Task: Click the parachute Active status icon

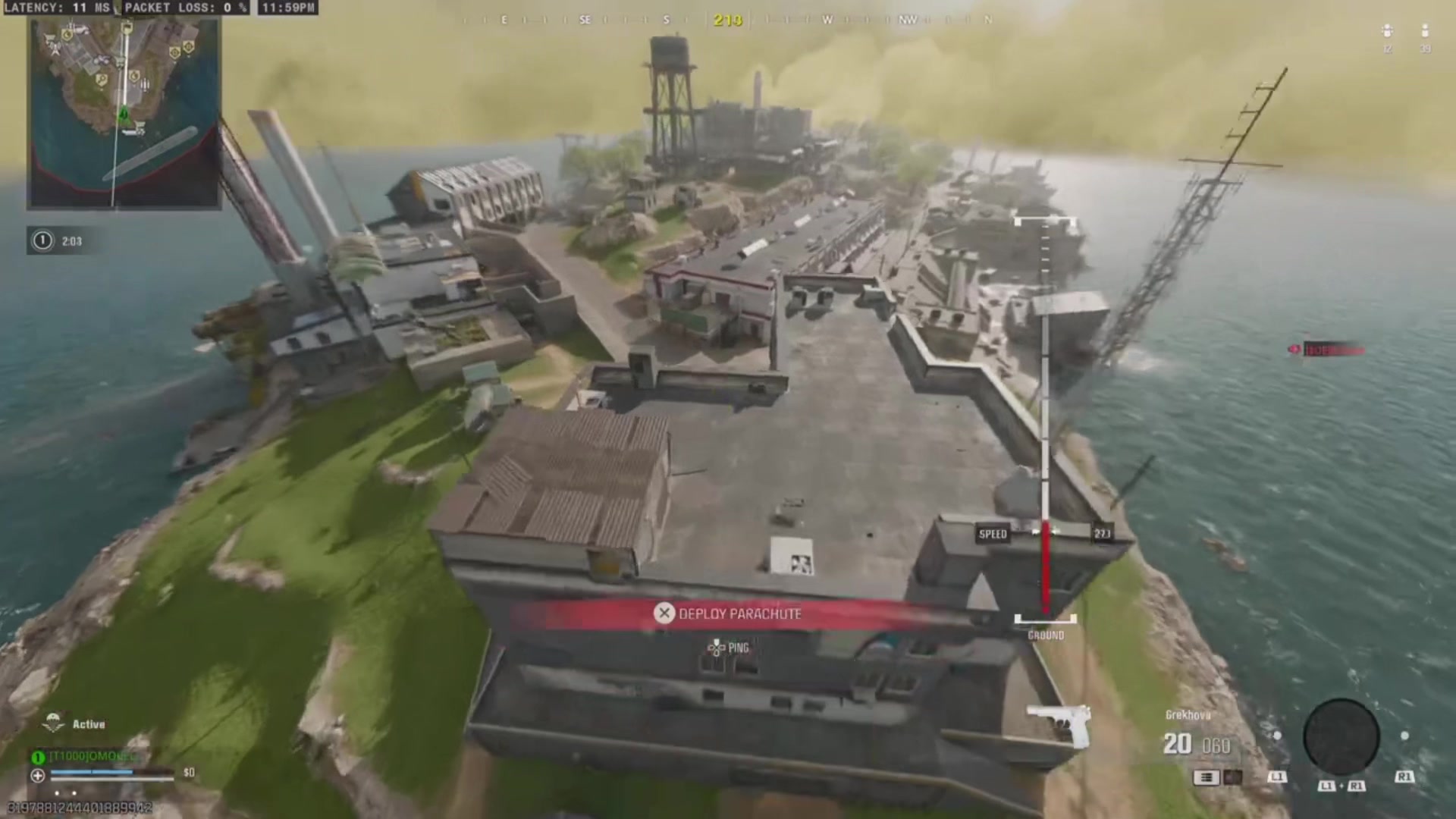Action: point(53,723)
